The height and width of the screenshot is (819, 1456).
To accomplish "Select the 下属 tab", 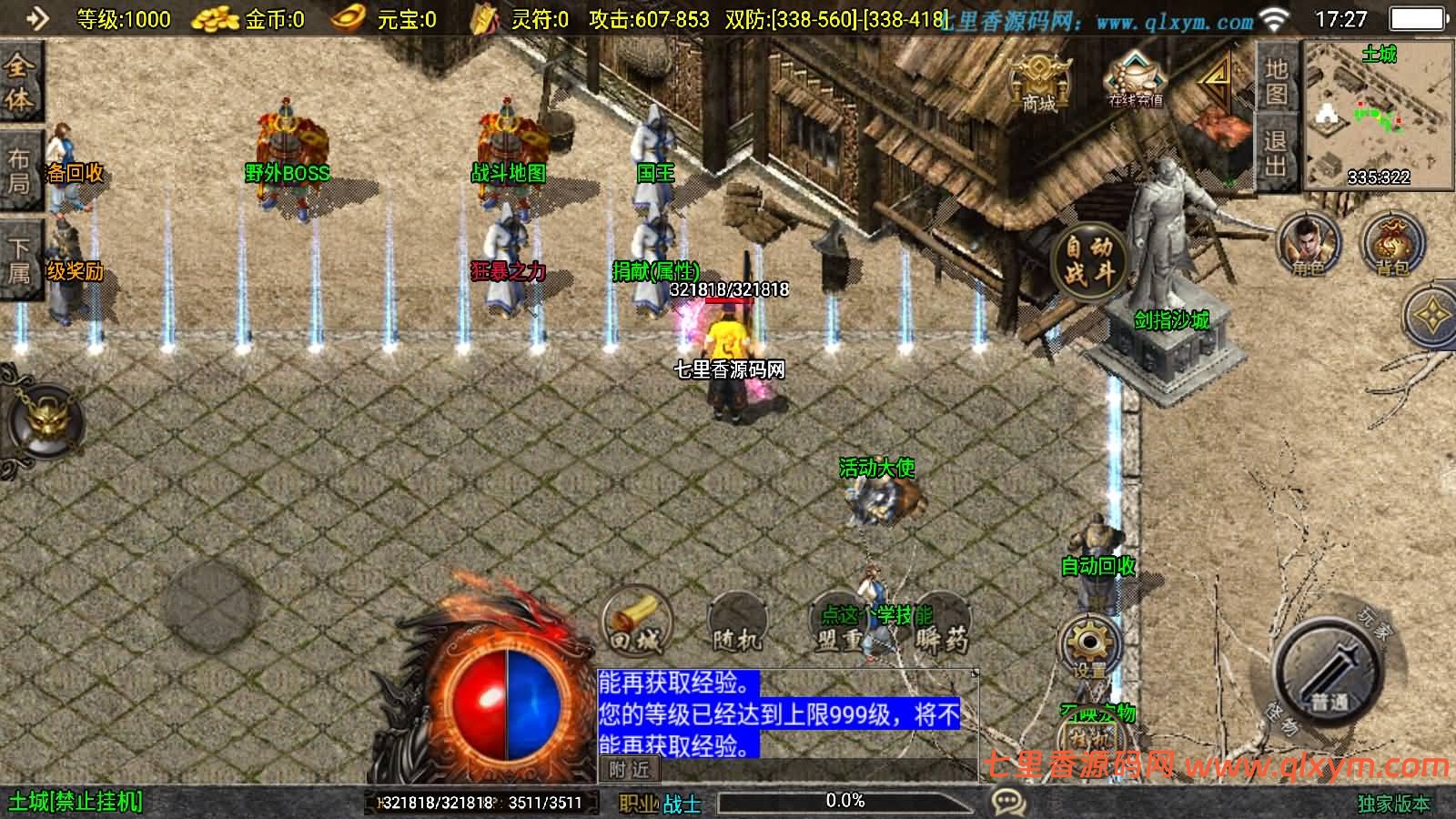I will 19,259.
